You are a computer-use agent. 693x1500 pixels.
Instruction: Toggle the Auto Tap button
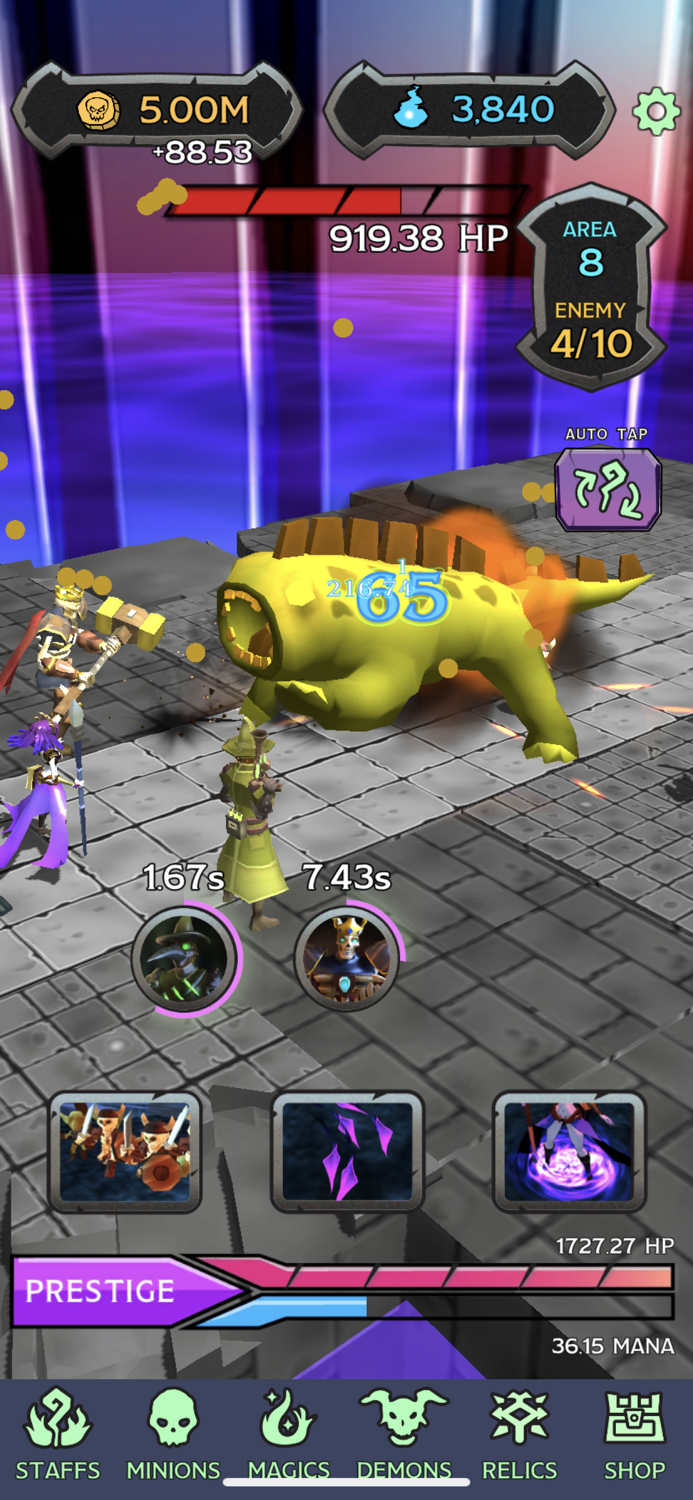(608, 488)
